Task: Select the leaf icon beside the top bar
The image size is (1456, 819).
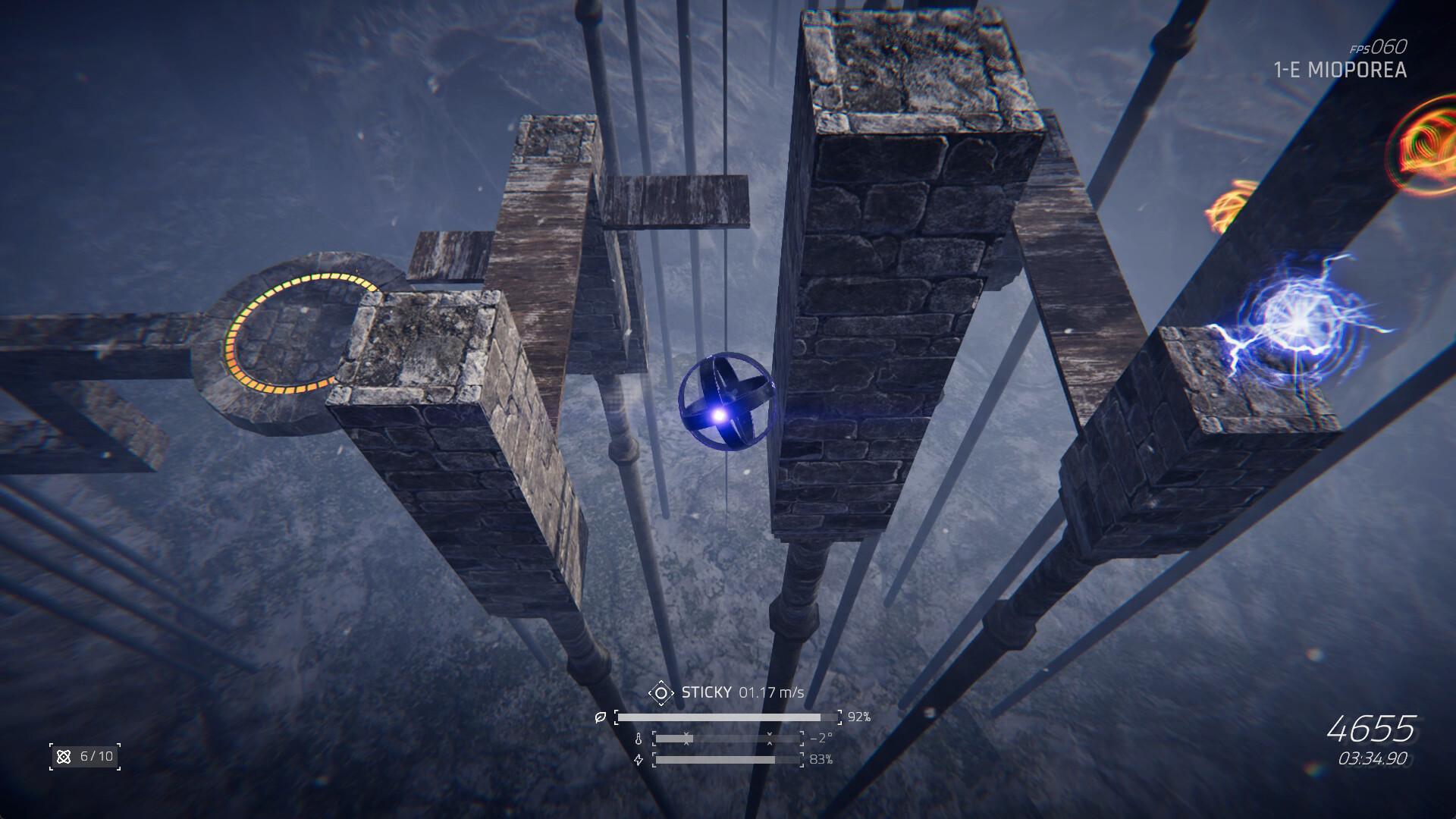Action: 600,716
